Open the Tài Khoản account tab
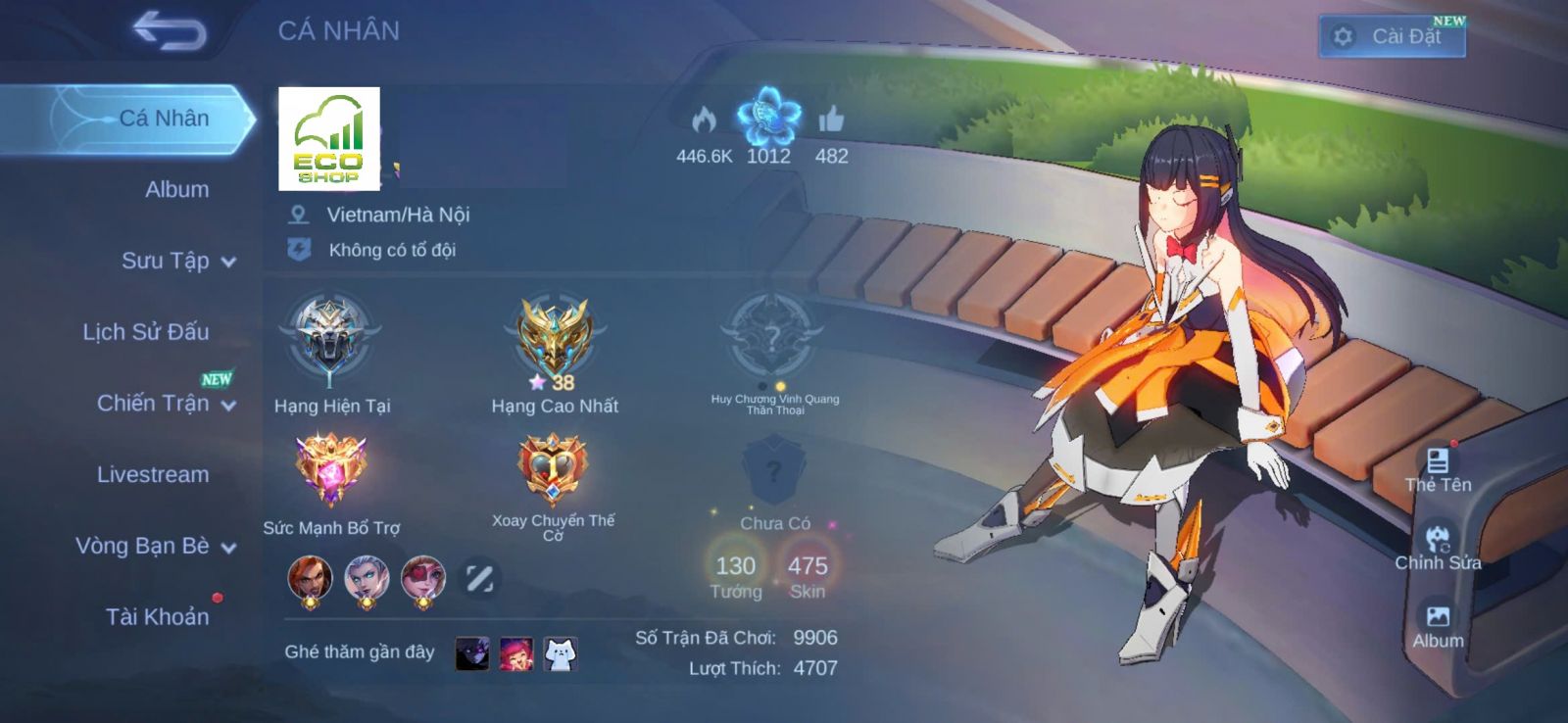The width and height of the screenshot is (1568, 723). tap(157, 616)
